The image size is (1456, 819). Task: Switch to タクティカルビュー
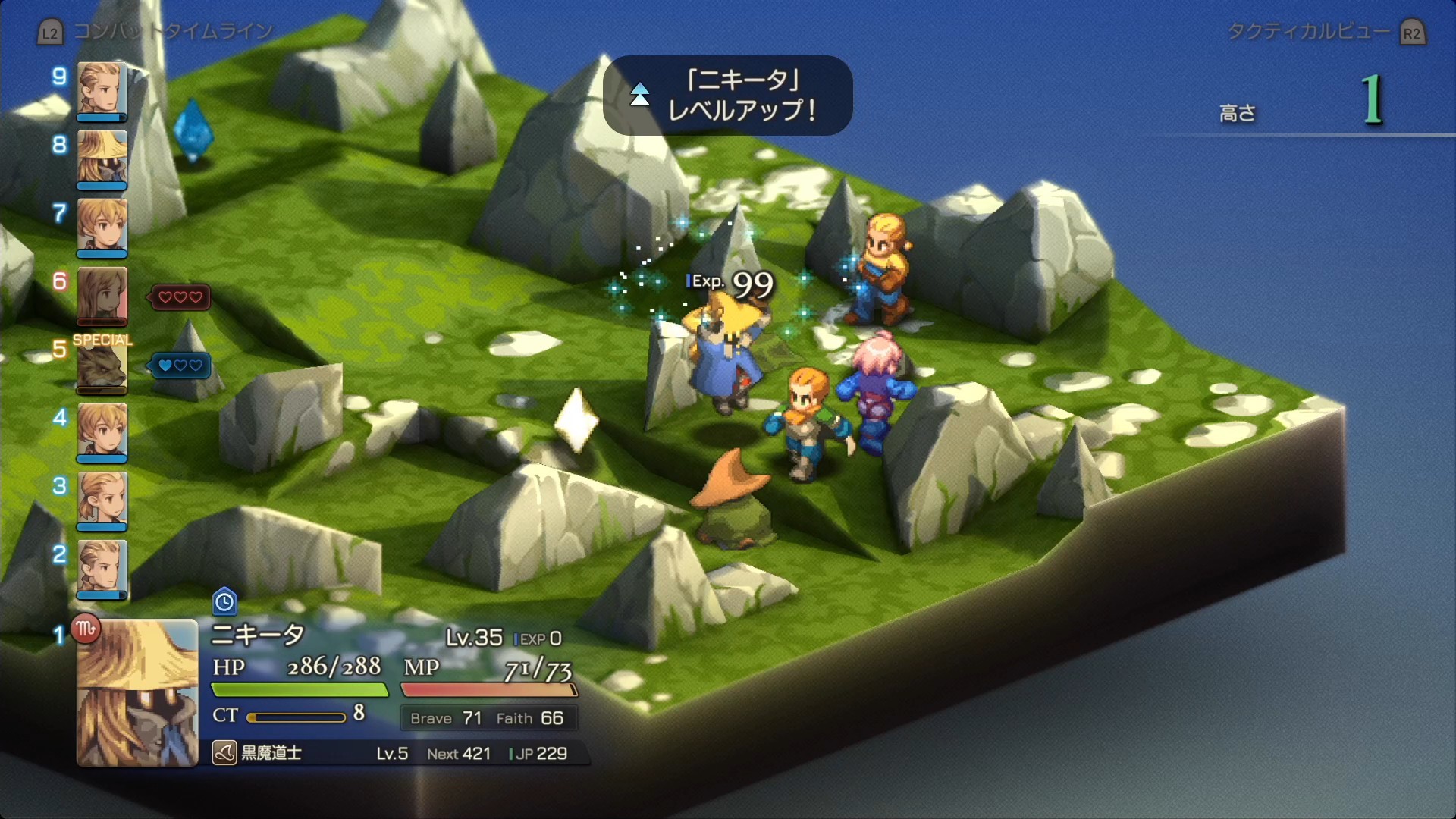(1309, 32)
